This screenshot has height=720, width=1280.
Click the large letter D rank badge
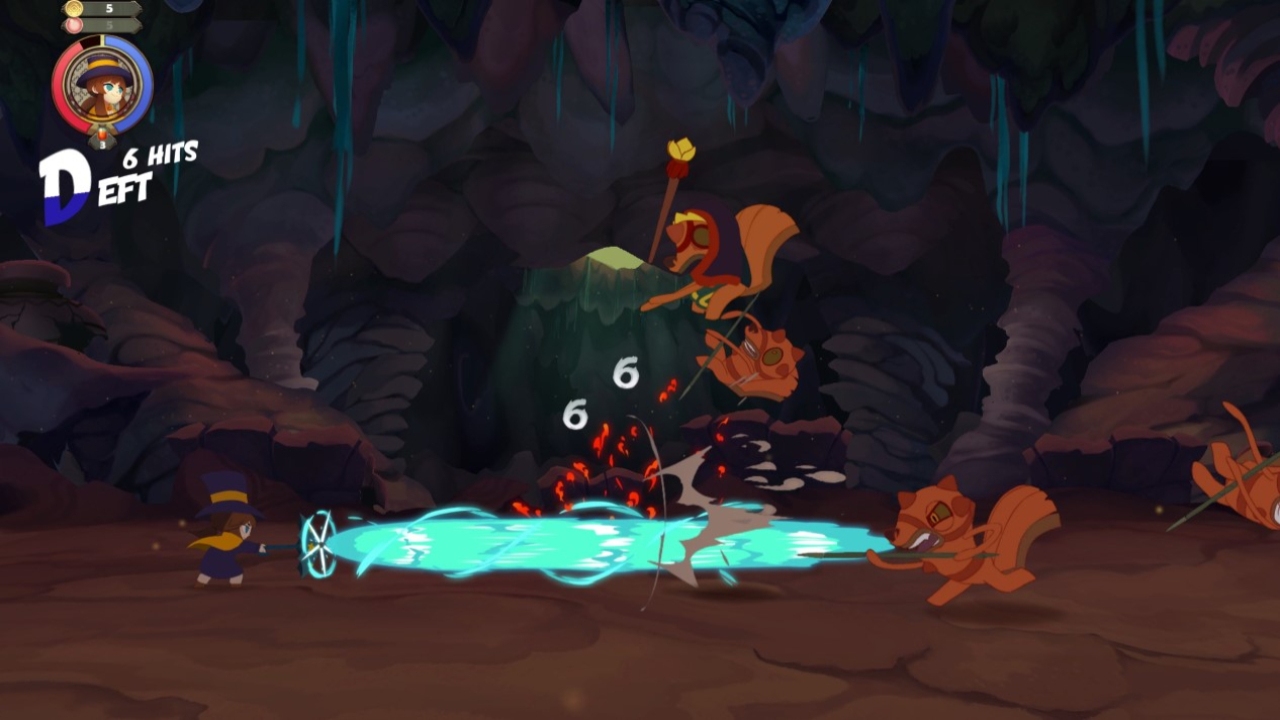(x=66, y=178)
